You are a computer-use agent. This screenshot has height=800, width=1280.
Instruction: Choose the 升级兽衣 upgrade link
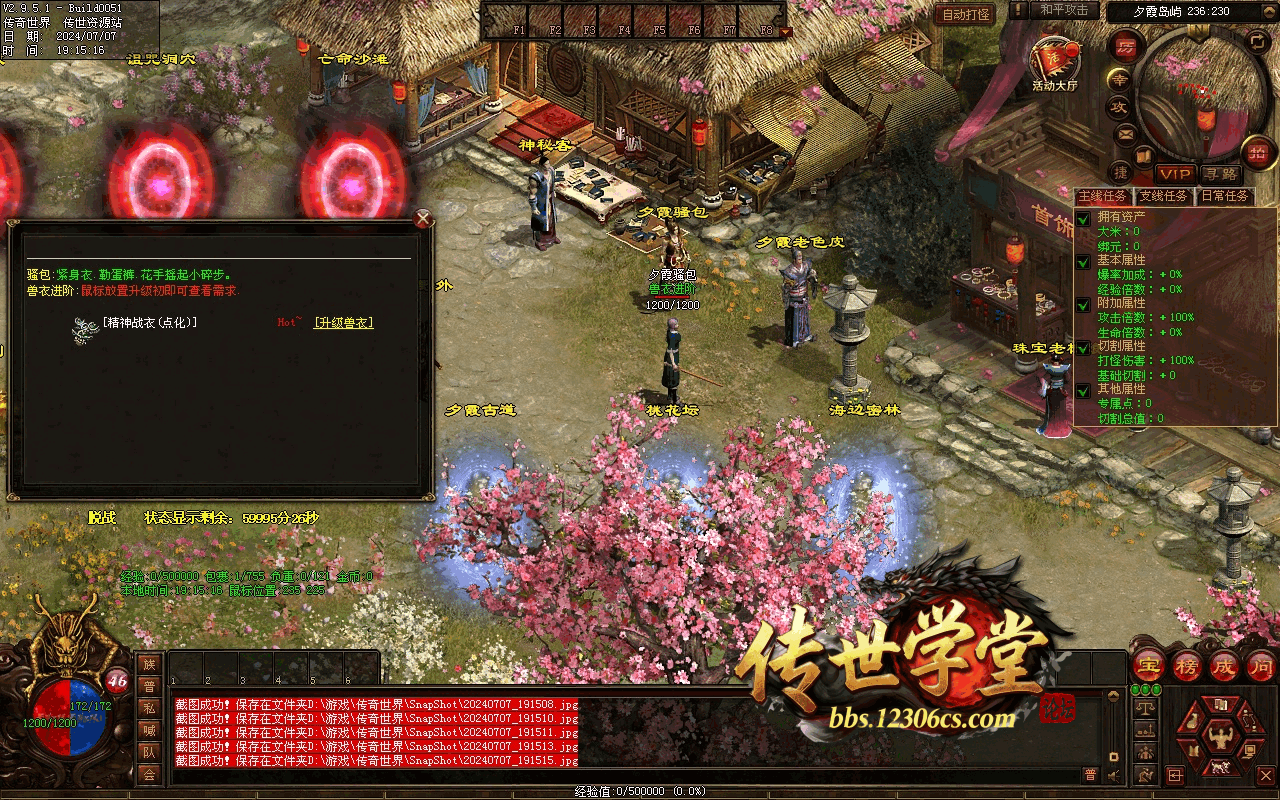343,323
